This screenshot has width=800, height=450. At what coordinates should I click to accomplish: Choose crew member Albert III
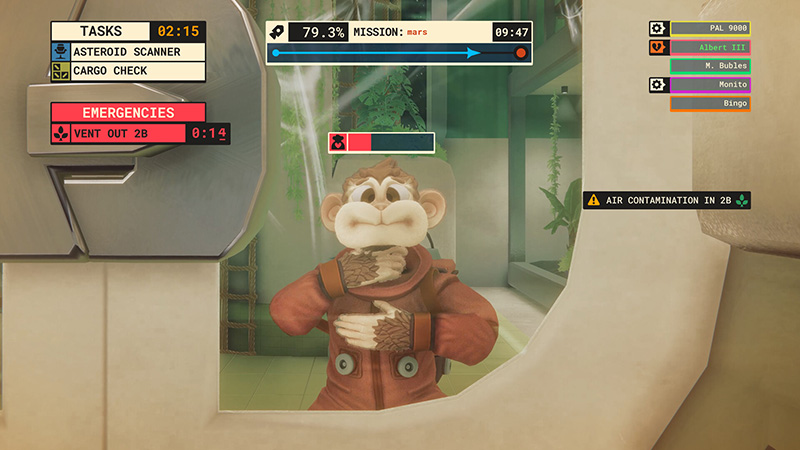[710, 47]
